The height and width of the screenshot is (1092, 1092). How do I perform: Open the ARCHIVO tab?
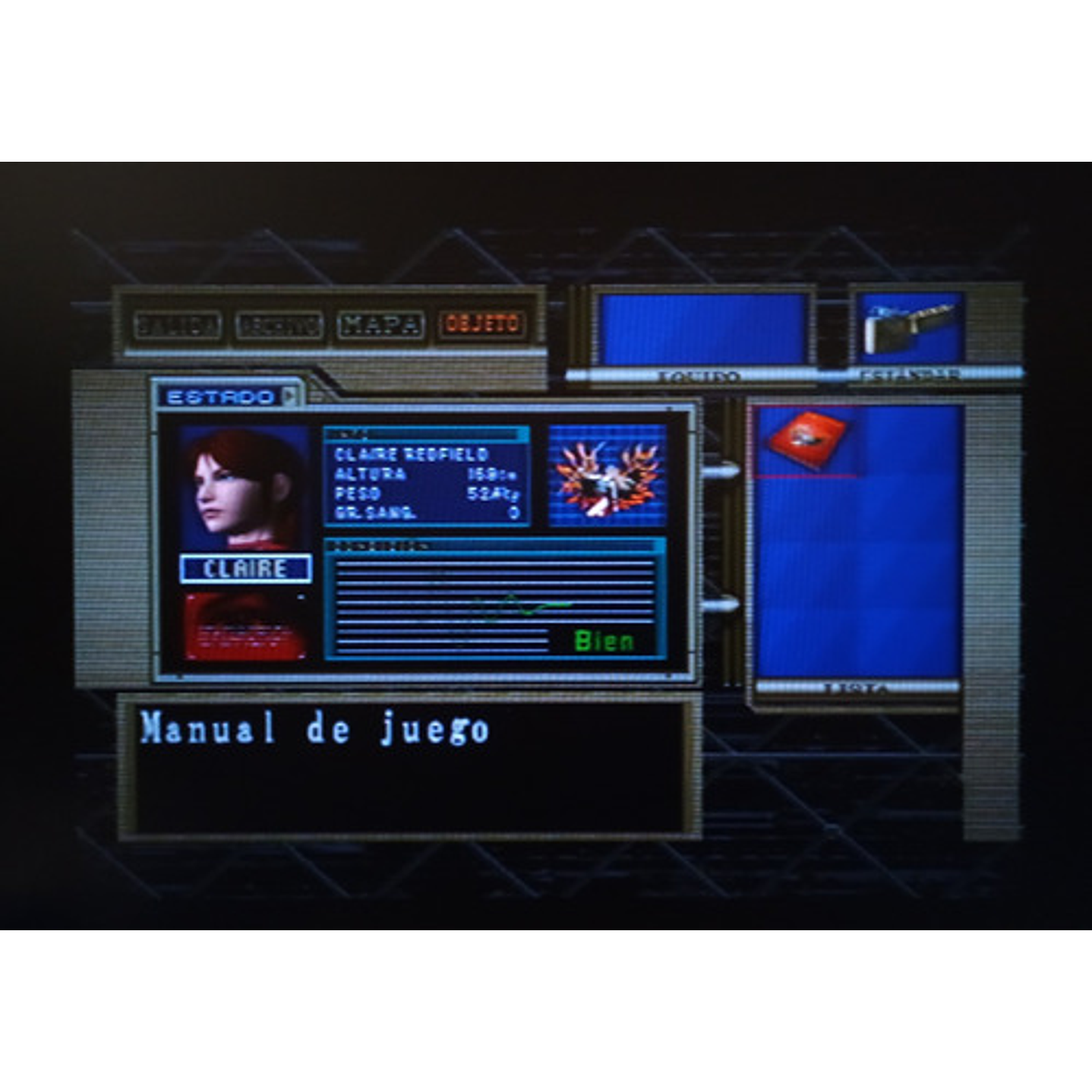click(281, 324)
